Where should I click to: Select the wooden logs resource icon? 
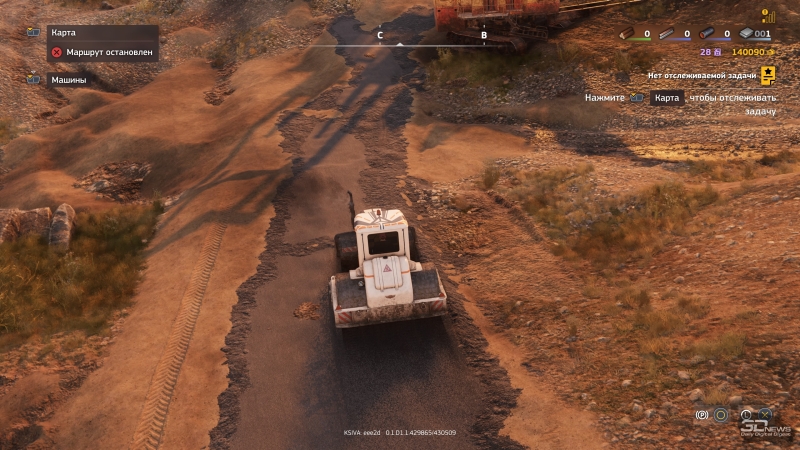coord(627,34)
